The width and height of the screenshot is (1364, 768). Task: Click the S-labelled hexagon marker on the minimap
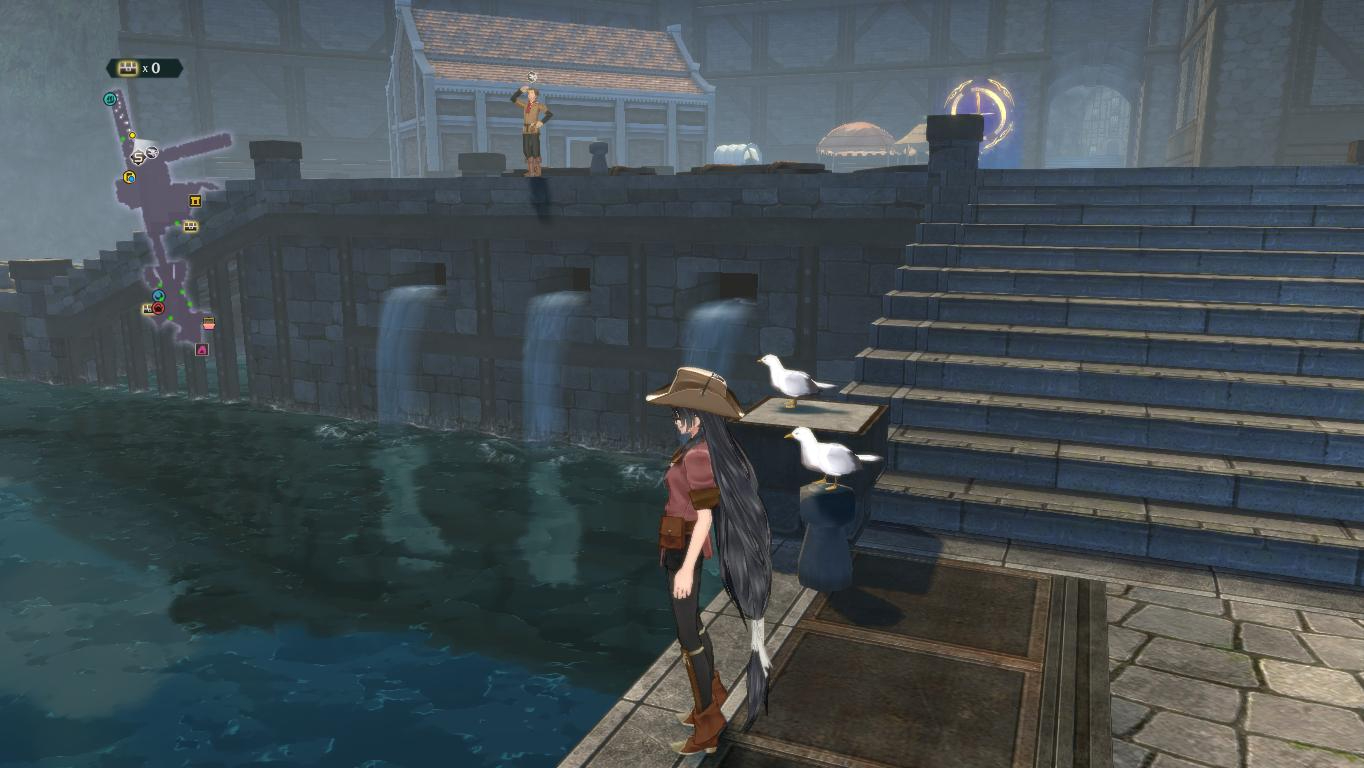click(x=138, y=158)
